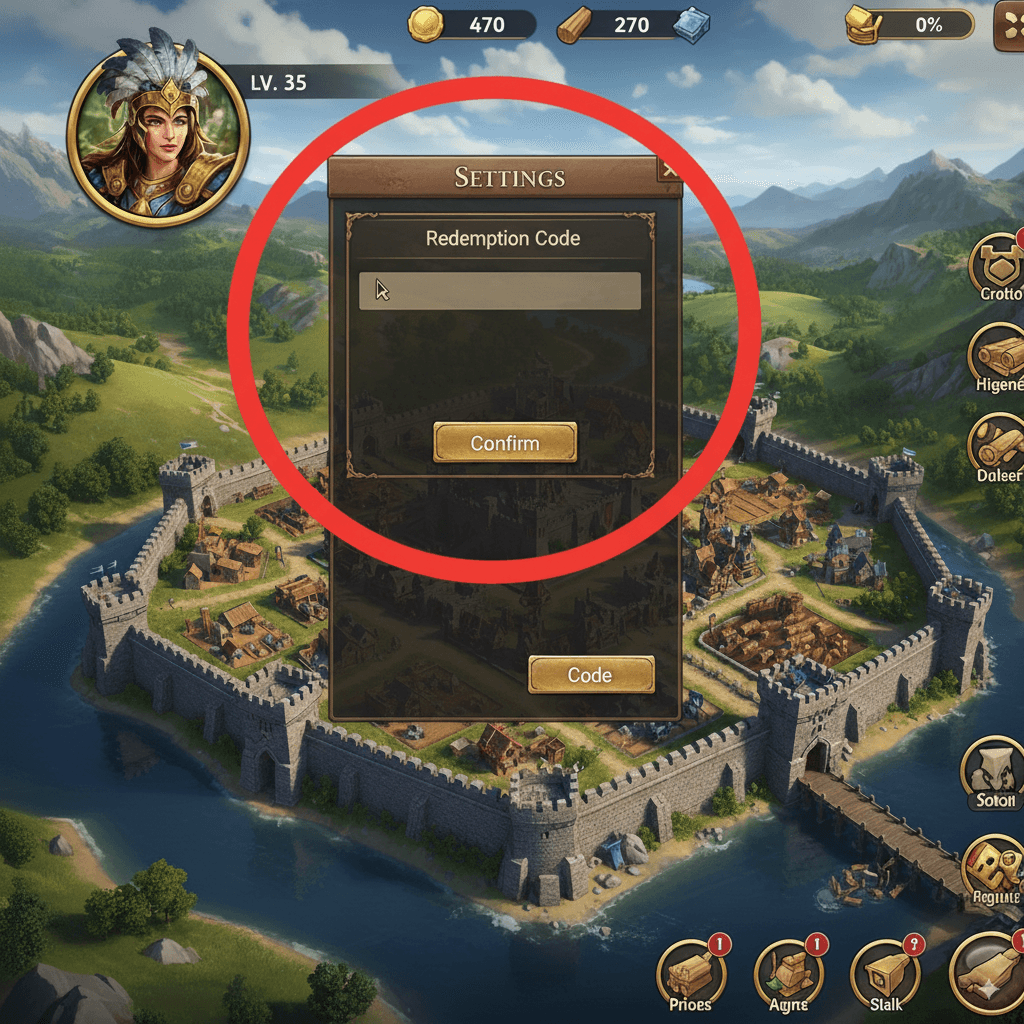The image size is (1024, 1024).
Task: Close the Settings window
Action: click(x=669, y=171)
